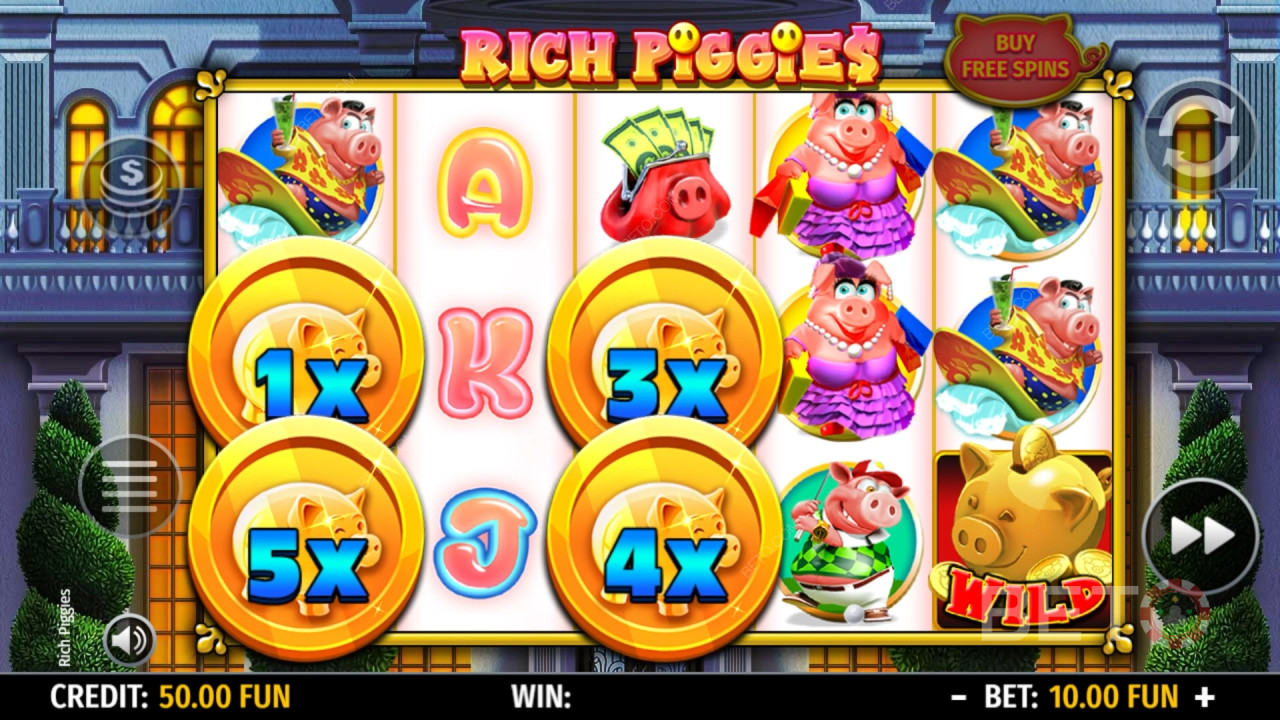Activate the fast-forward turbo spin button
The height and width of the screenshot is (720, 1280).
point(1201,536)
